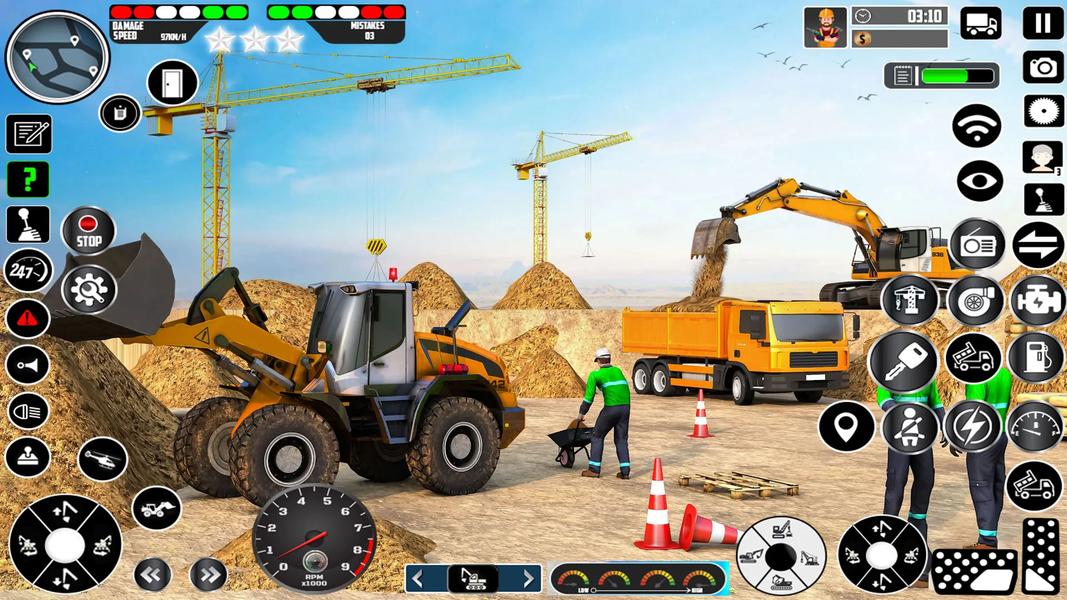
Task: Click the door exit vehicle button
Action: point(172,83)
